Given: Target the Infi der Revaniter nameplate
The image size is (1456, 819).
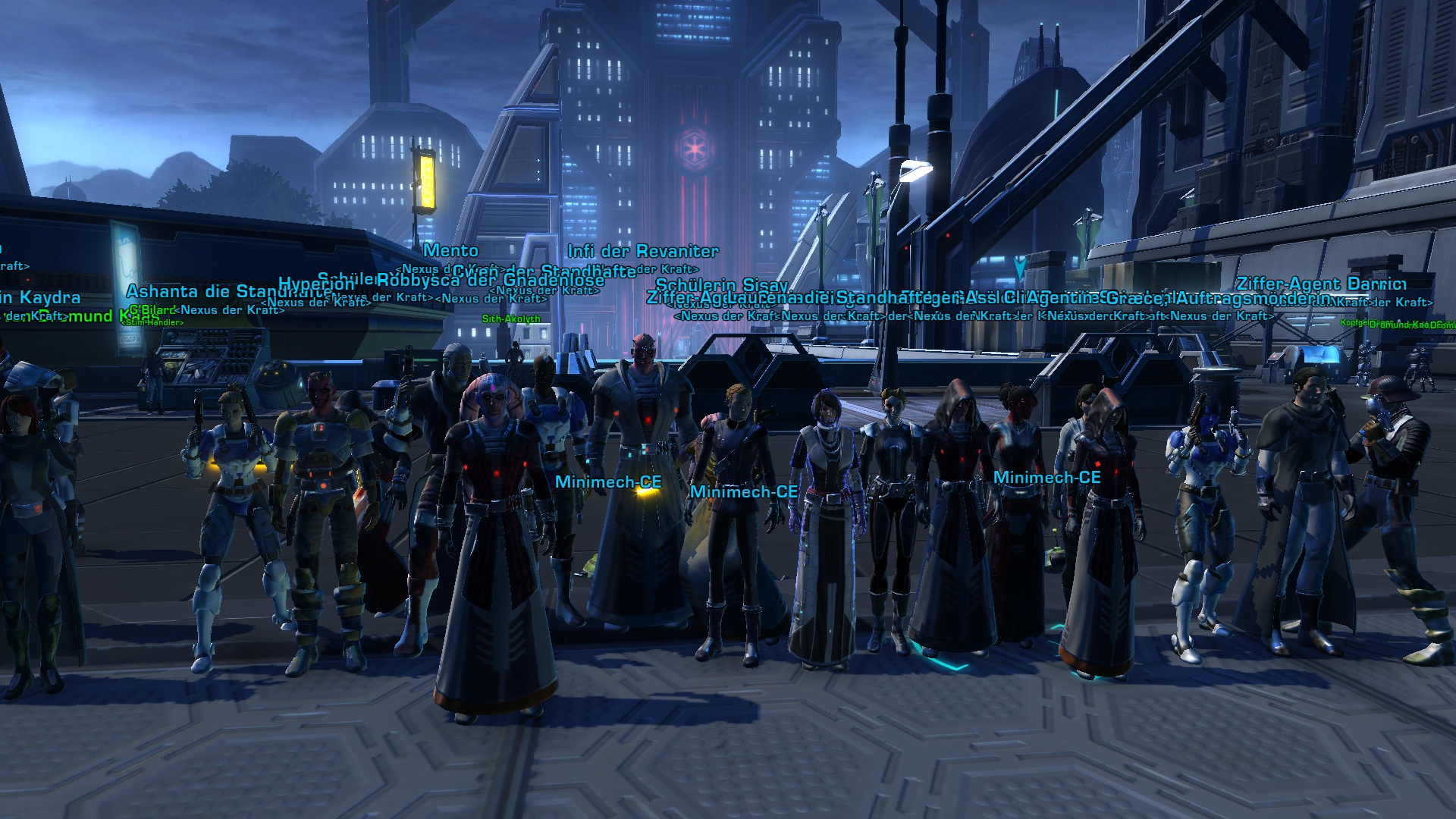Looking at the screenshot, I should point(642,251).
